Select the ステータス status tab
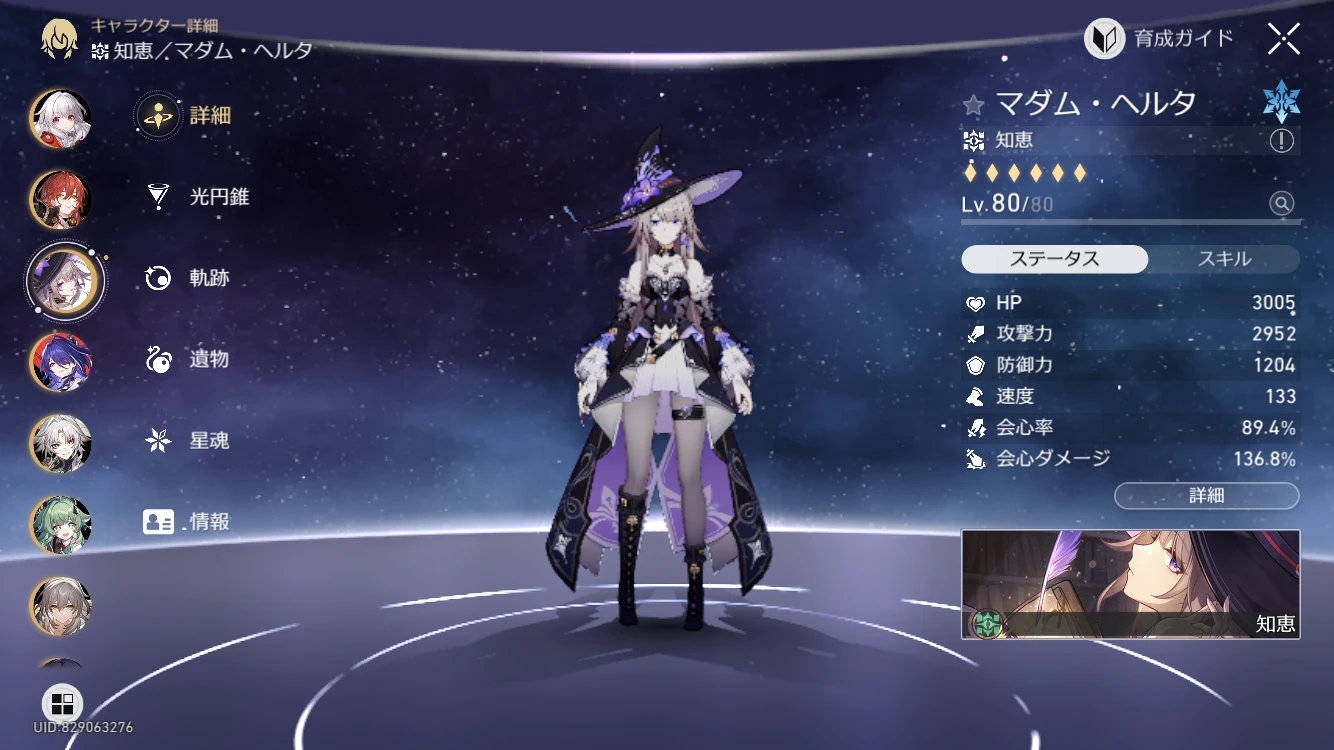This screenshot has height=750, width=1334. coord(1054,259)
